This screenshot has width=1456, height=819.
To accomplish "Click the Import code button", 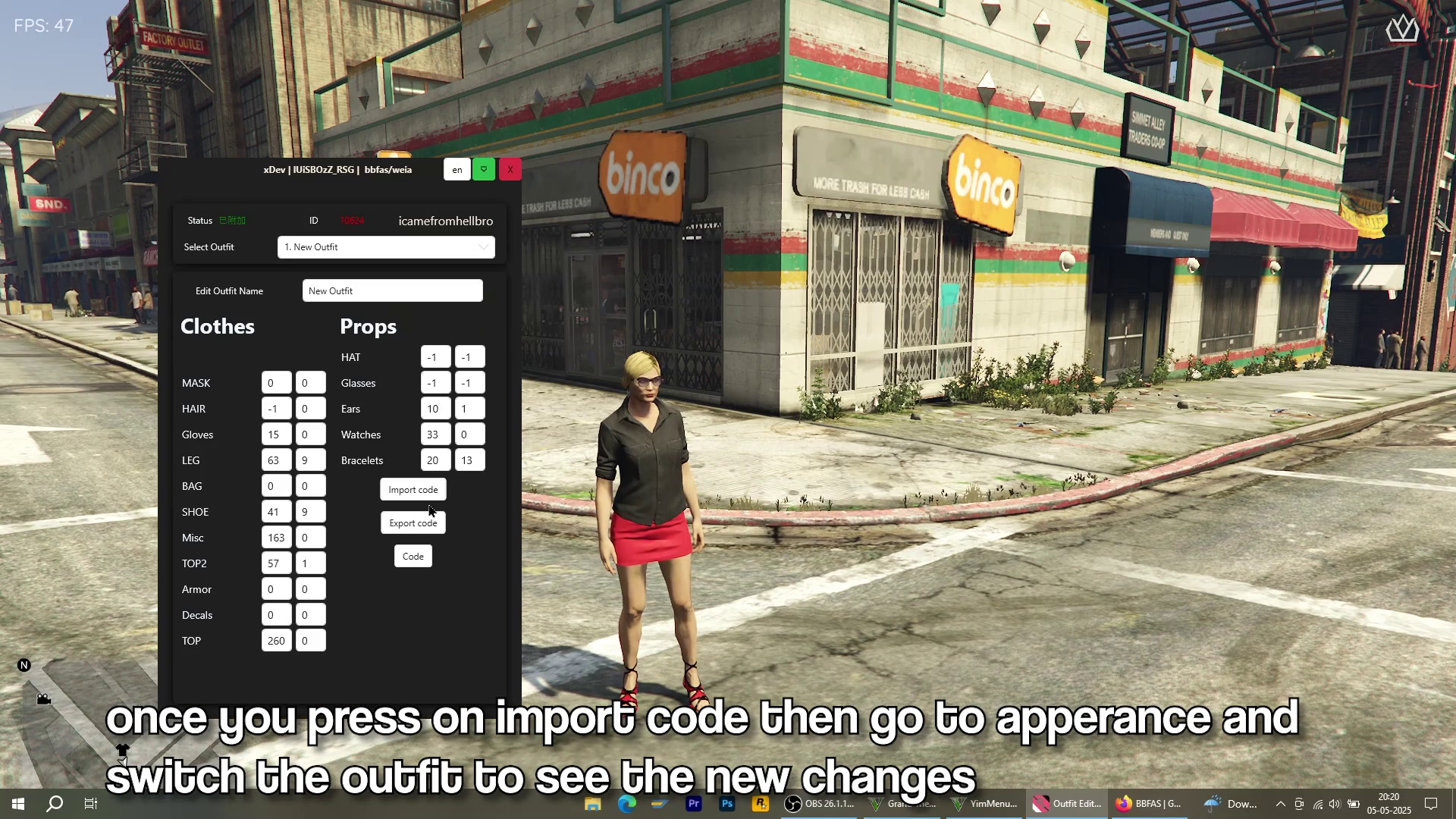I will 413,490.
